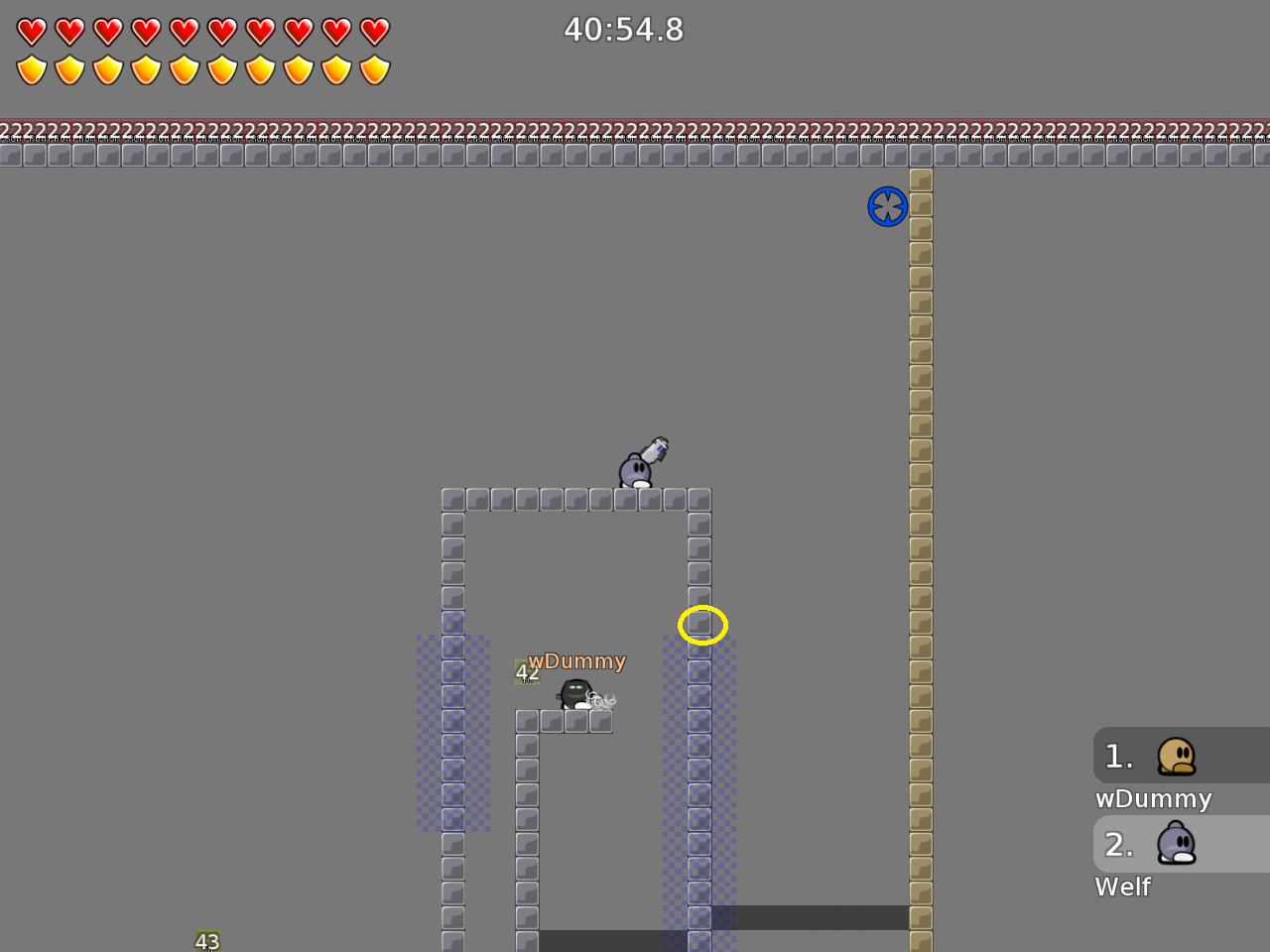Click the gun held by the upper tee
The image size is (1270, 952).
point(655,449)
